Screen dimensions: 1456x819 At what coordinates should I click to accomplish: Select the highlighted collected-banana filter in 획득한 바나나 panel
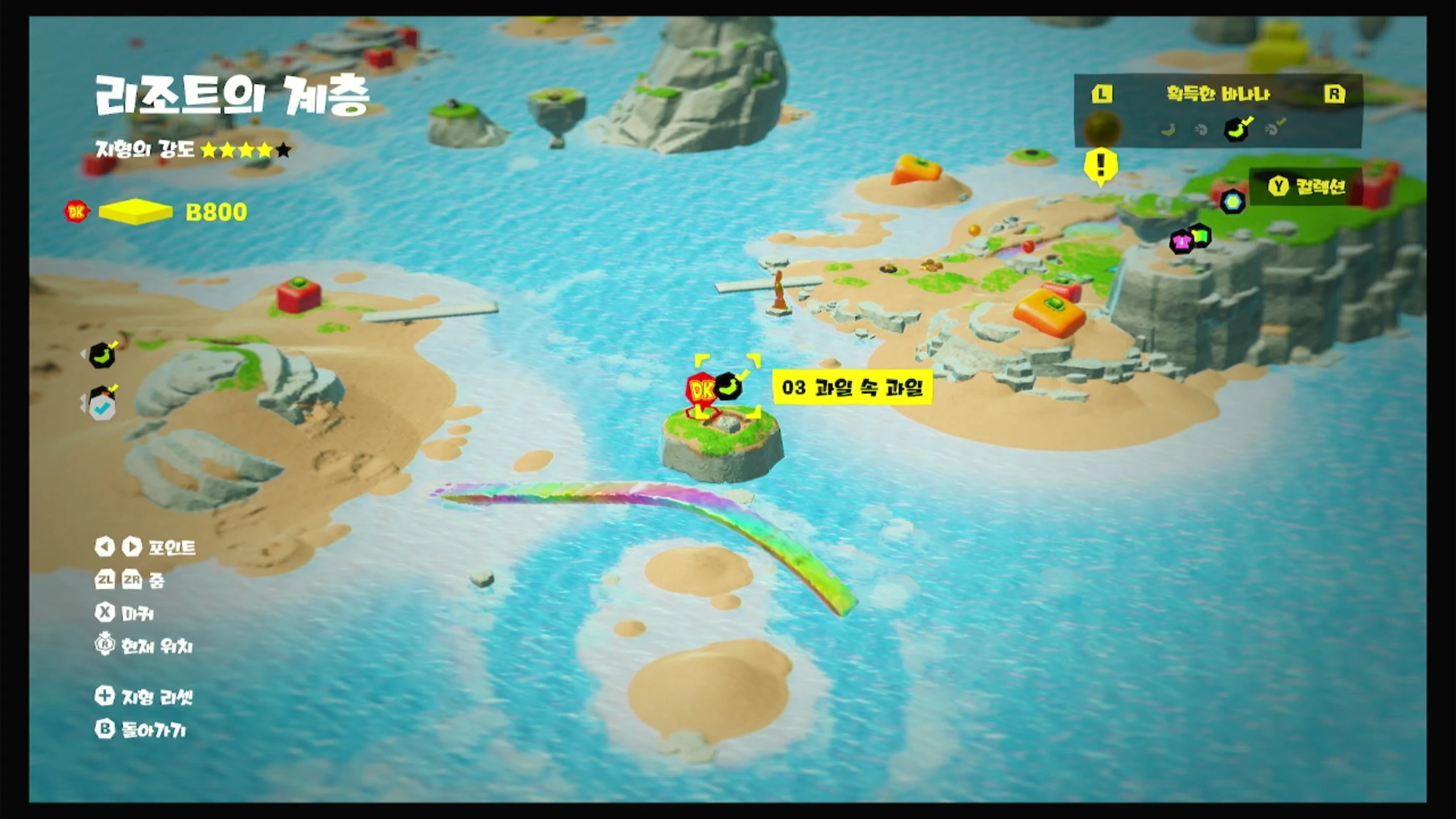pos(1236,129)
